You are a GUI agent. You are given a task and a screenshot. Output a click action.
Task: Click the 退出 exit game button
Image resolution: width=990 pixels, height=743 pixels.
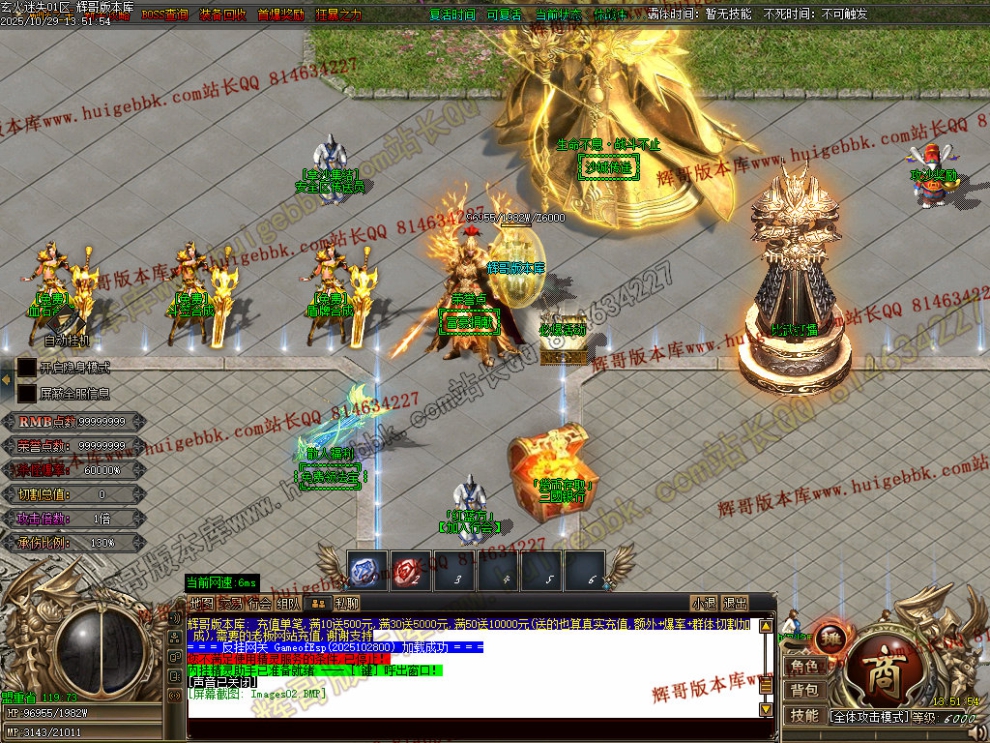(735, 603)
